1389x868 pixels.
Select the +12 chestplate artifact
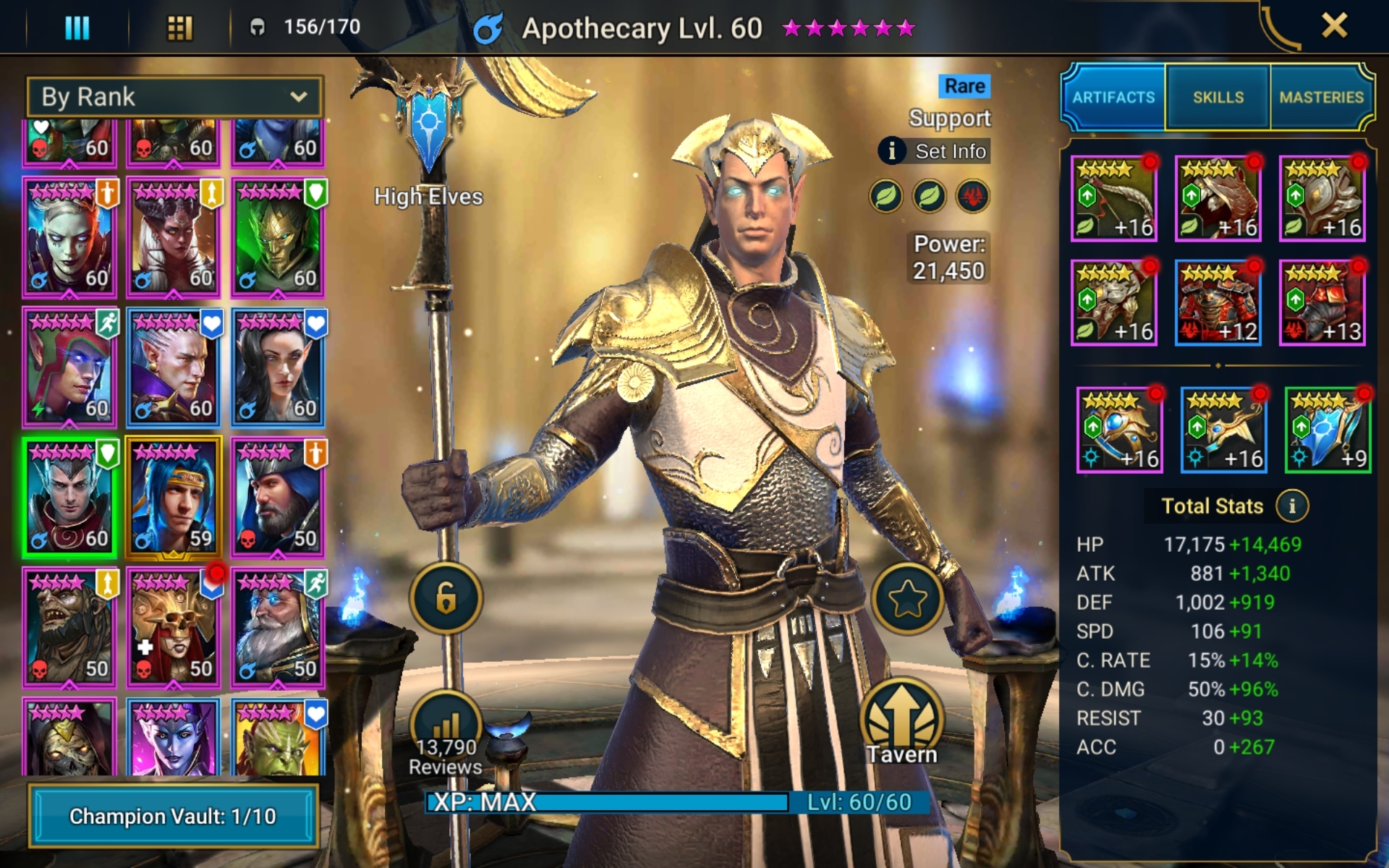(x=1218, y=302)
